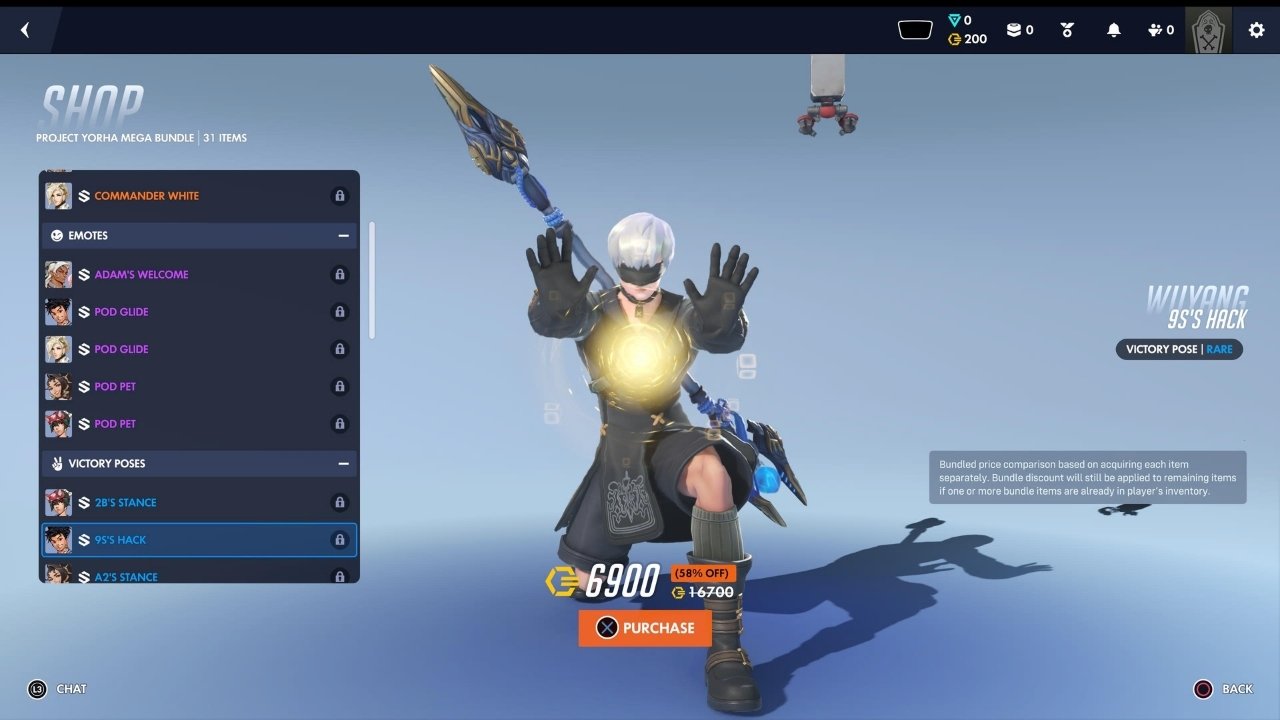Open the settings gear menu

pos(1257,30)
